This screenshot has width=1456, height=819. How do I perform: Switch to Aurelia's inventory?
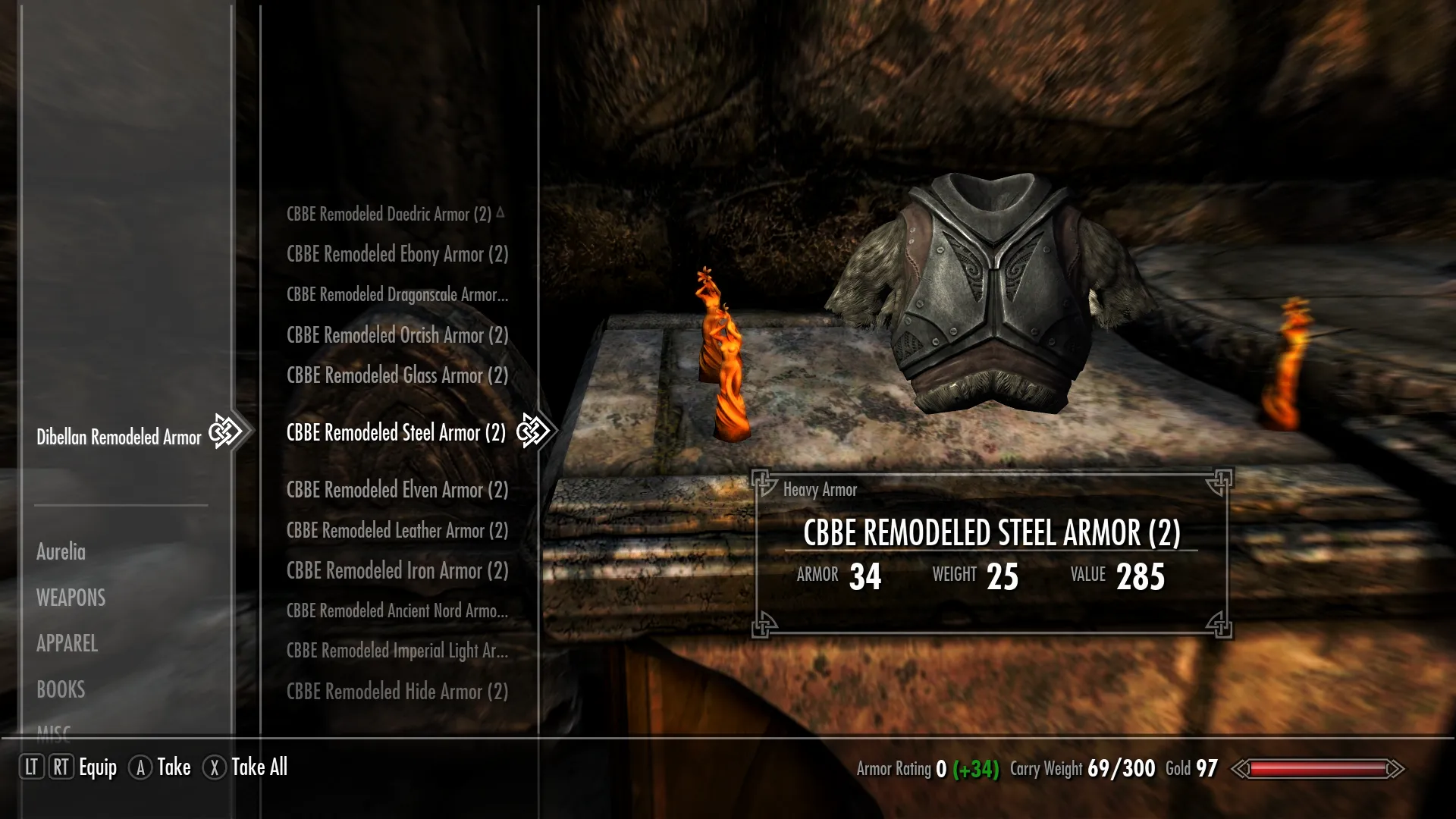[x=61, y=552]
